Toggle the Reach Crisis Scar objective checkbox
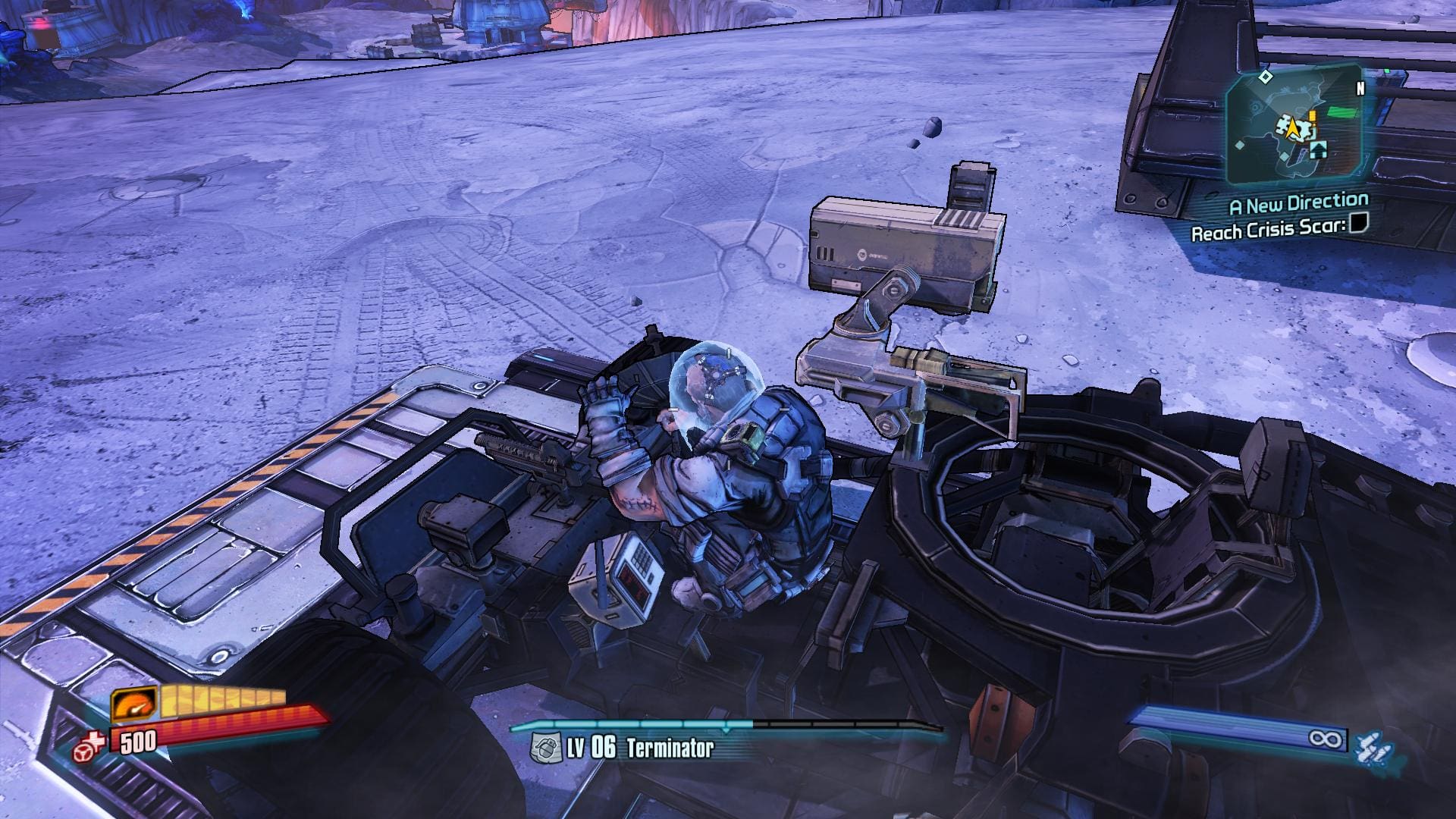 [x=1359, y=224]
